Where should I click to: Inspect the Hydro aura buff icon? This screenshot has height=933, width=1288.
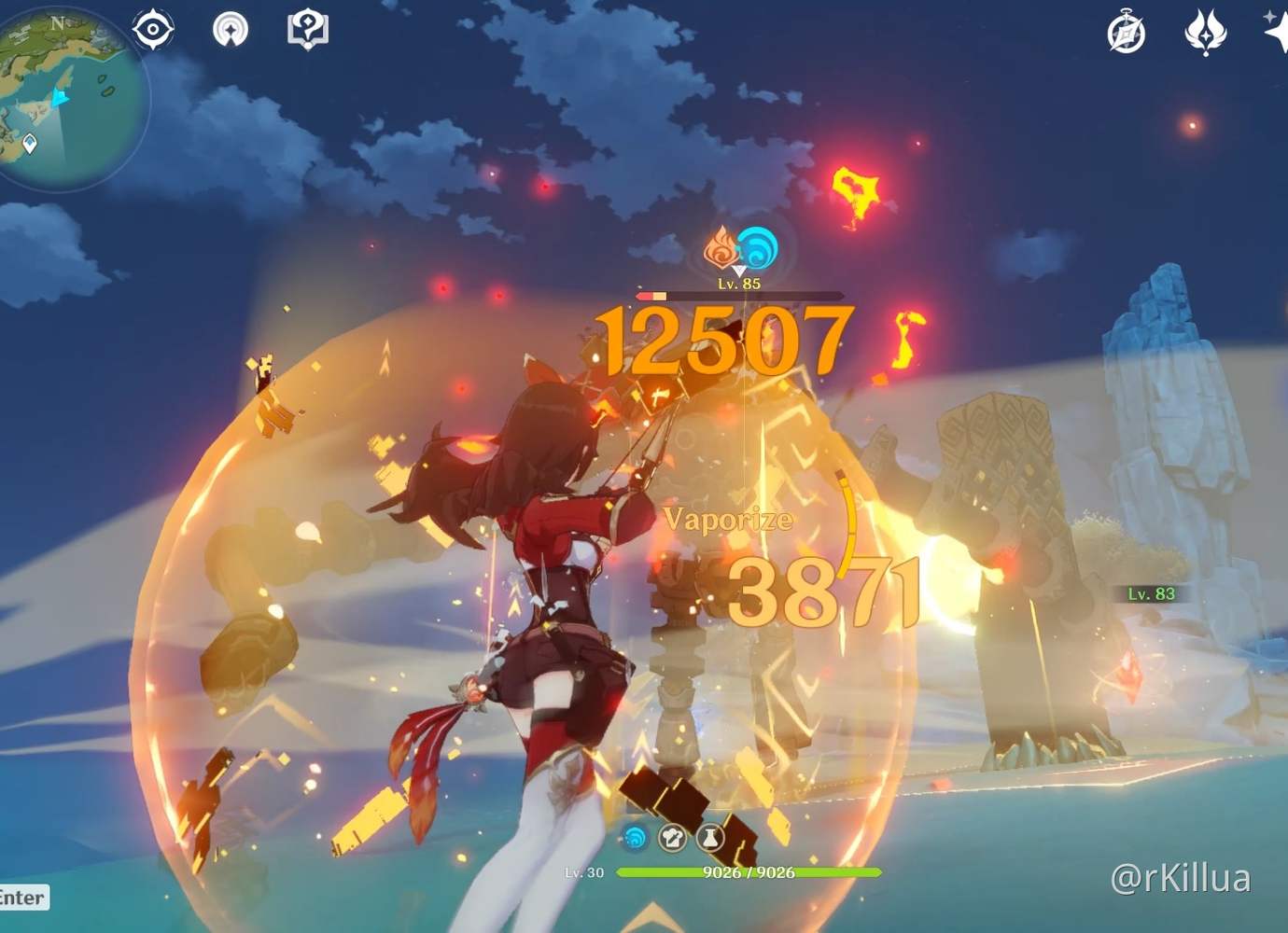click(x=637, y=838)
